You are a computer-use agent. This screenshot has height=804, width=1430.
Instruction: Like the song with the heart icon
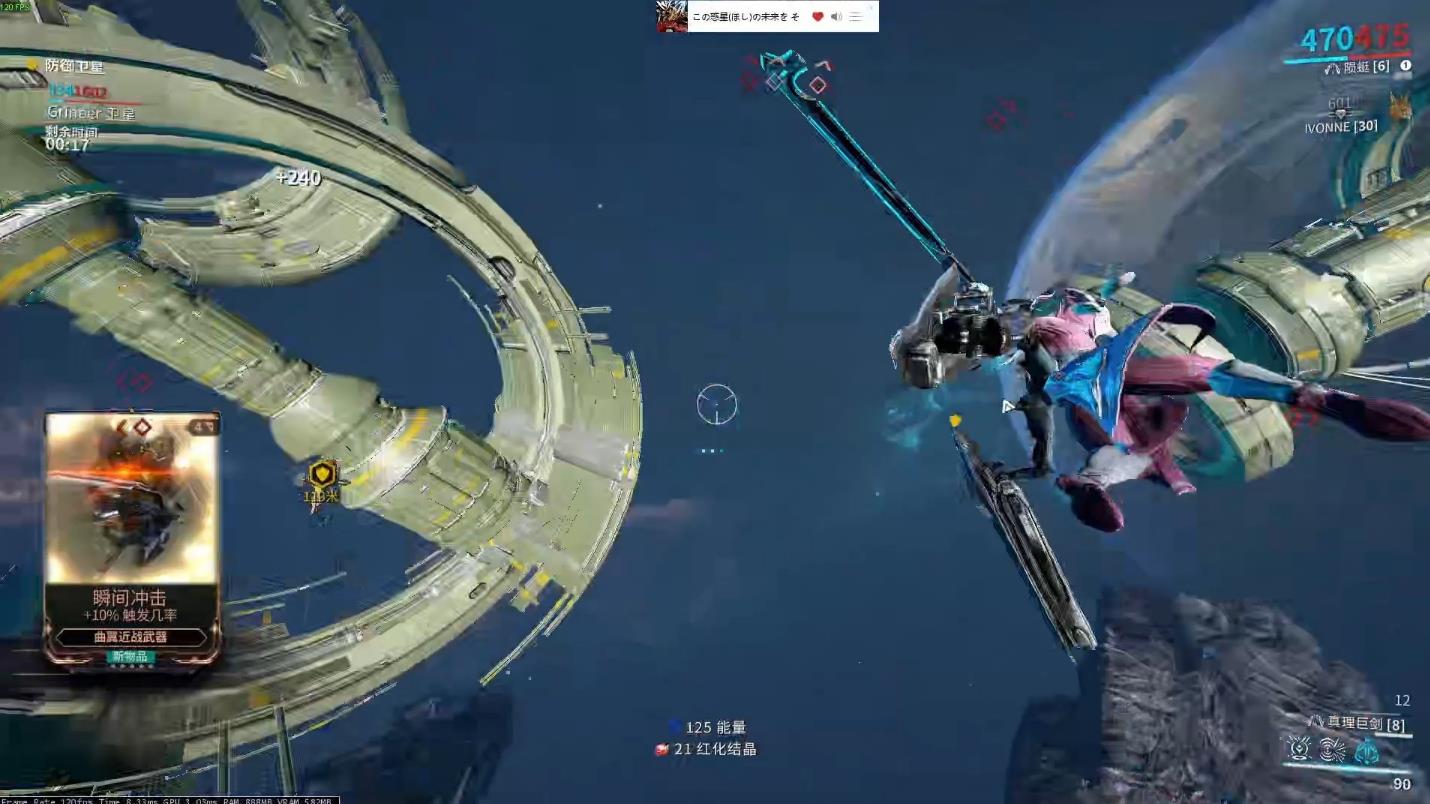[817, 17]
